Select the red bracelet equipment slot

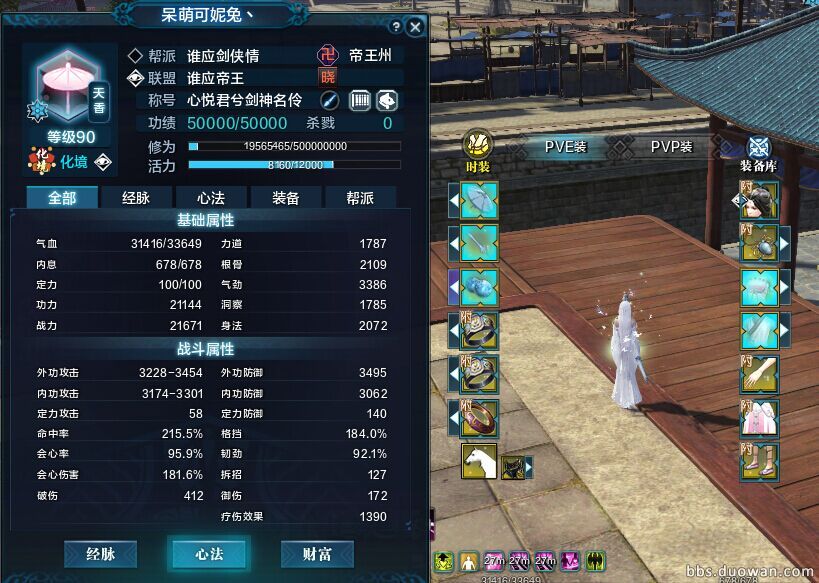pos(479,417)
